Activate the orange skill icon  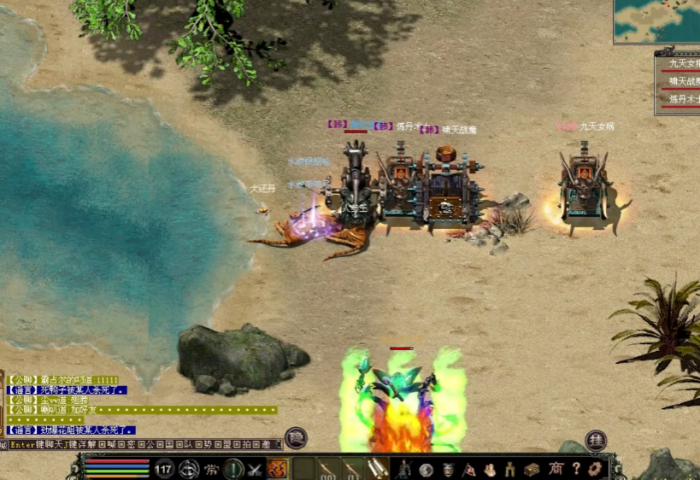tap(277, 468)
